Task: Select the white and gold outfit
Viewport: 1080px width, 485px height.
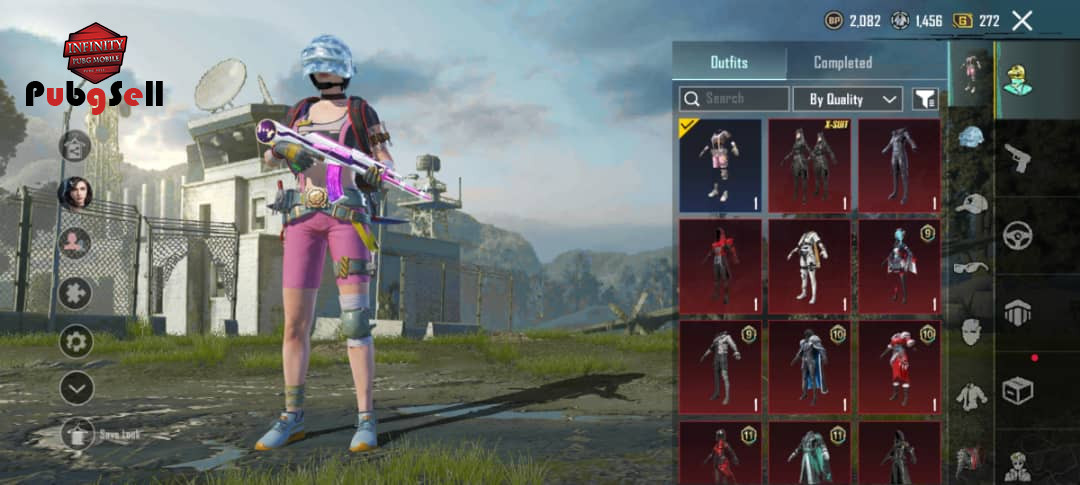Action: pos(809,266)
